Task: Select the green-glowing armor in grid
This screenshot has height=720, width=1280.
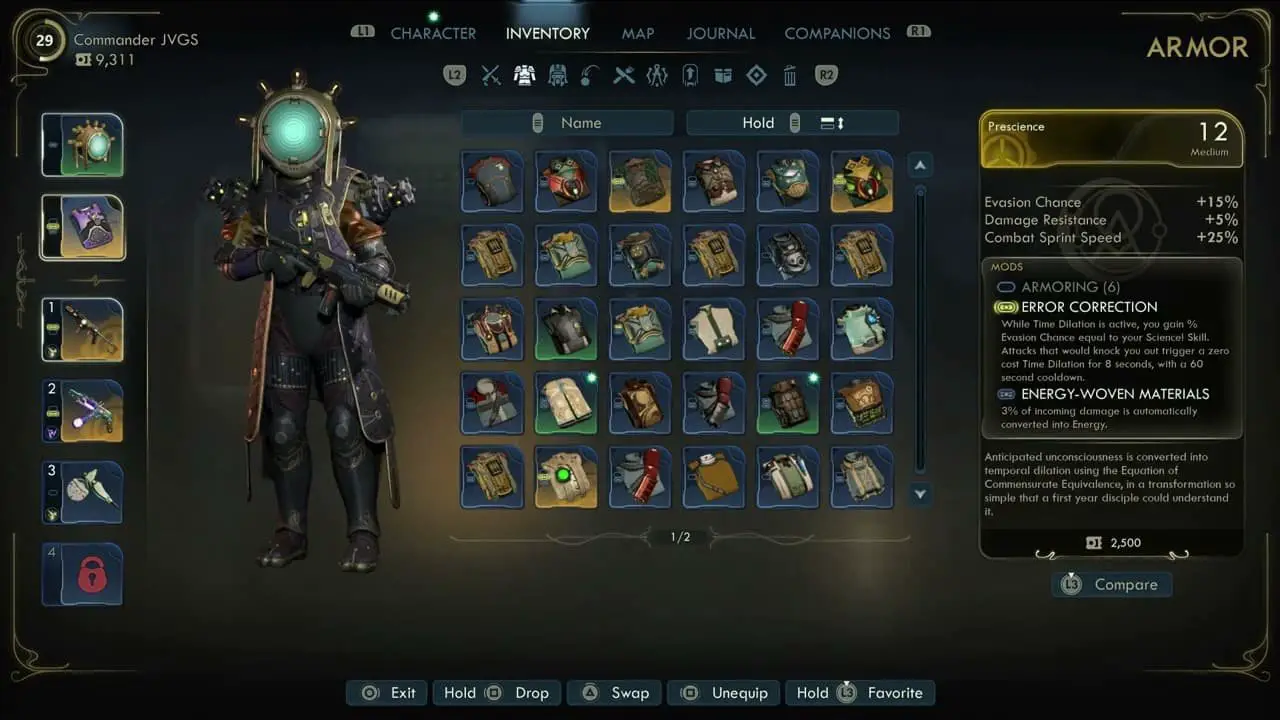Action: pyautogui.click(x=566, y=477)
